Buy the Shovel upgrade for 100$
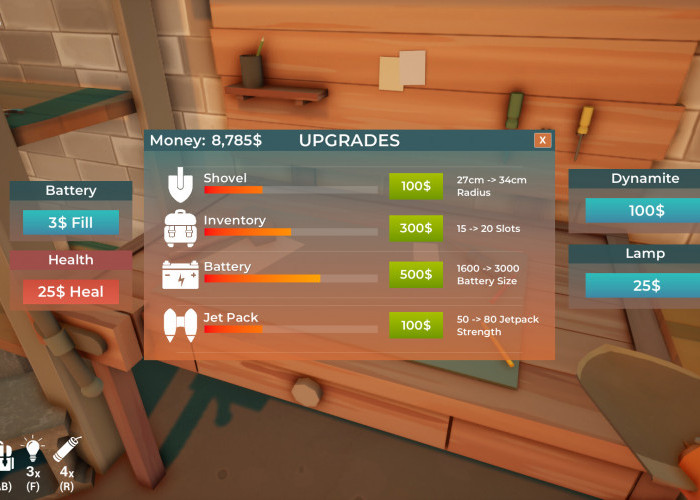 [415, 186]
